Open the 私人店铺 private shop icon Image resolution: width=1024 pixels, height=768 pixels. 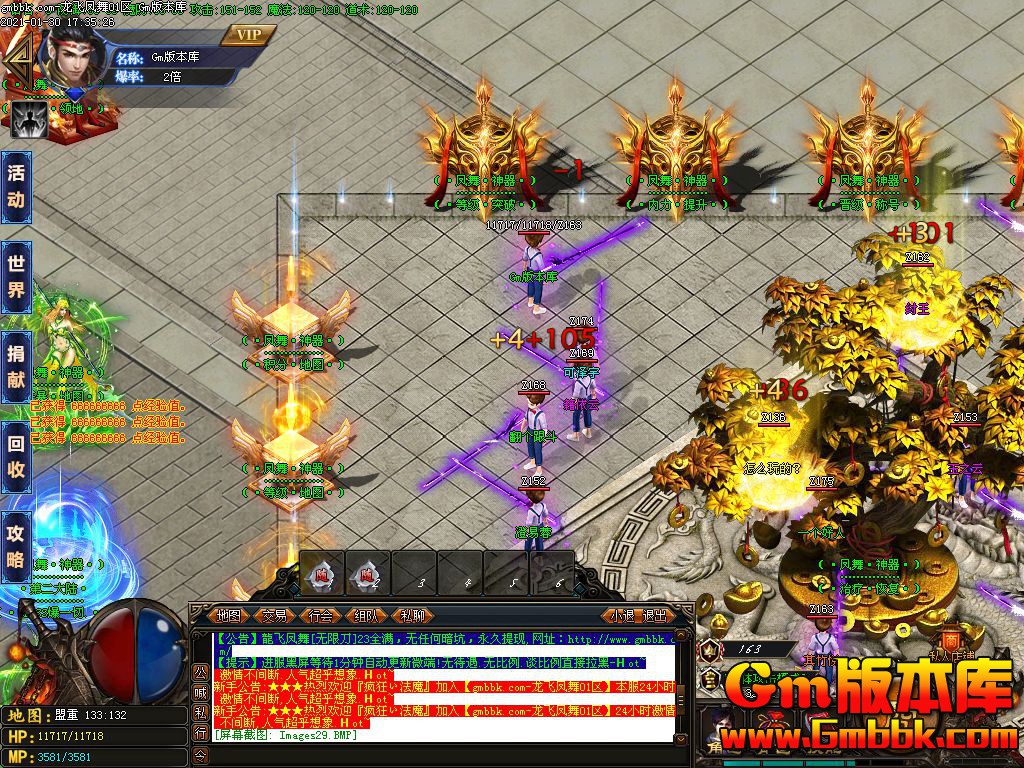click(949, 645)
